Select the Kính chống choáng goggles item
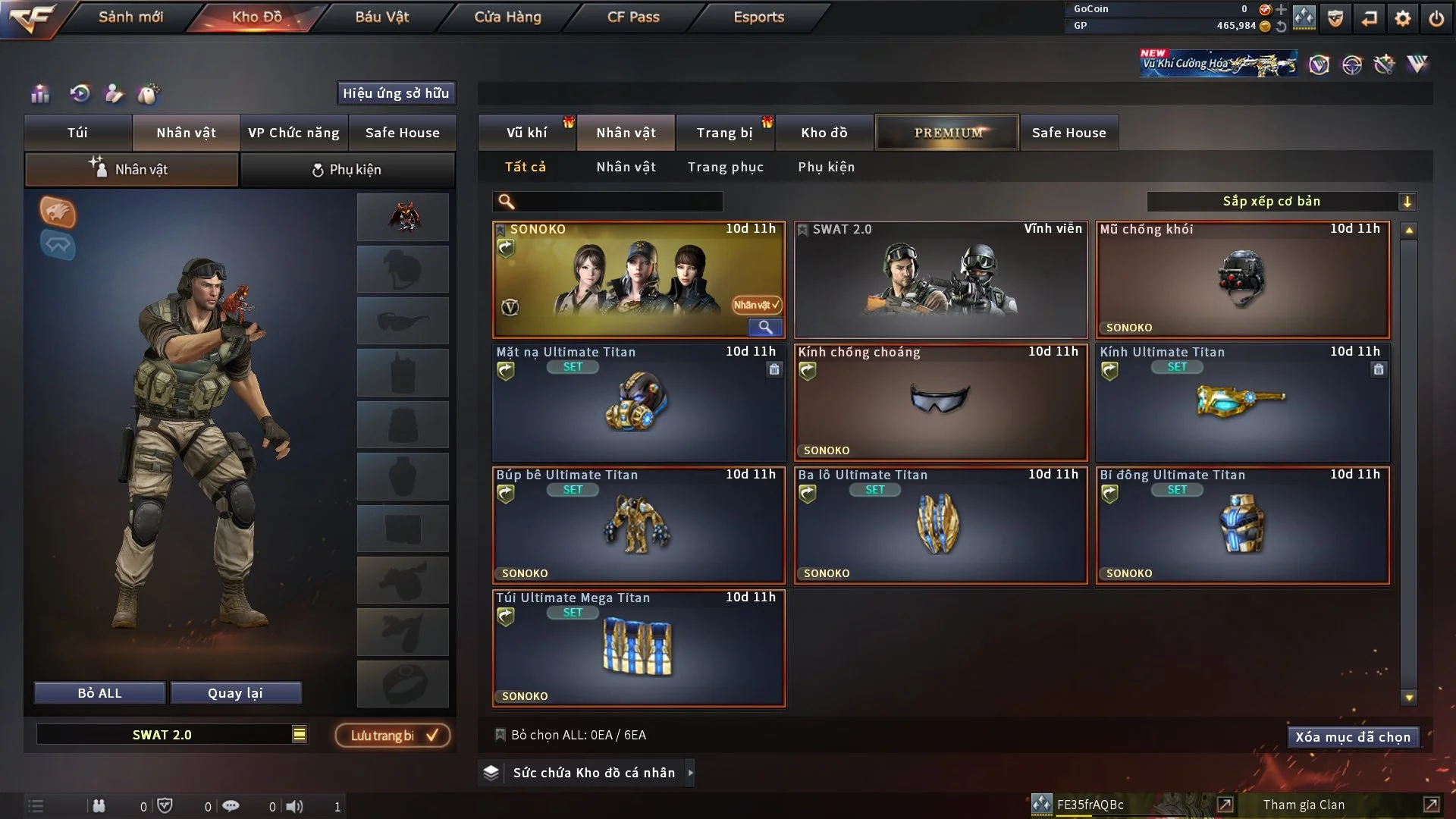Viewport: 1456px width, 819px height. (940, 403)
